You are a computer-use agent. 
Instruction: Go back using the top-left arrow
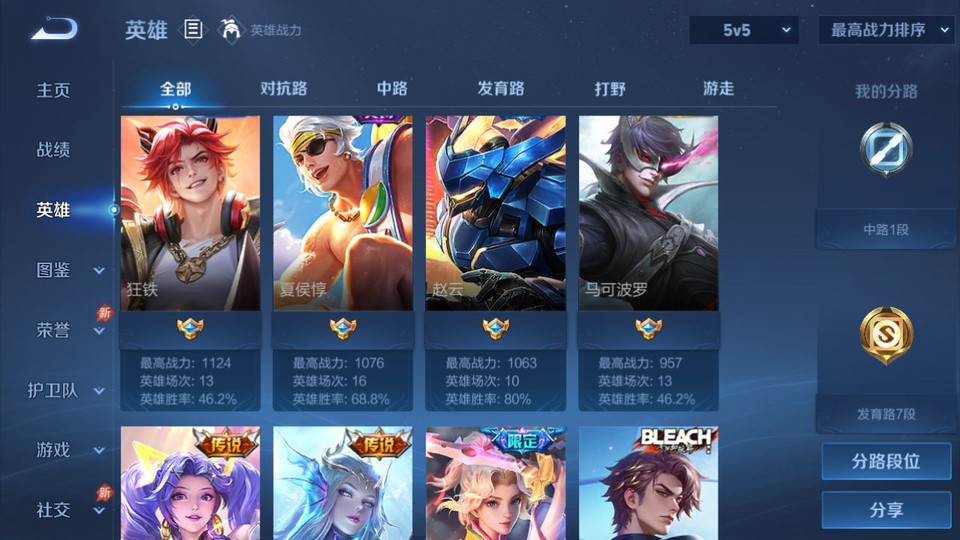coord(54,29)
